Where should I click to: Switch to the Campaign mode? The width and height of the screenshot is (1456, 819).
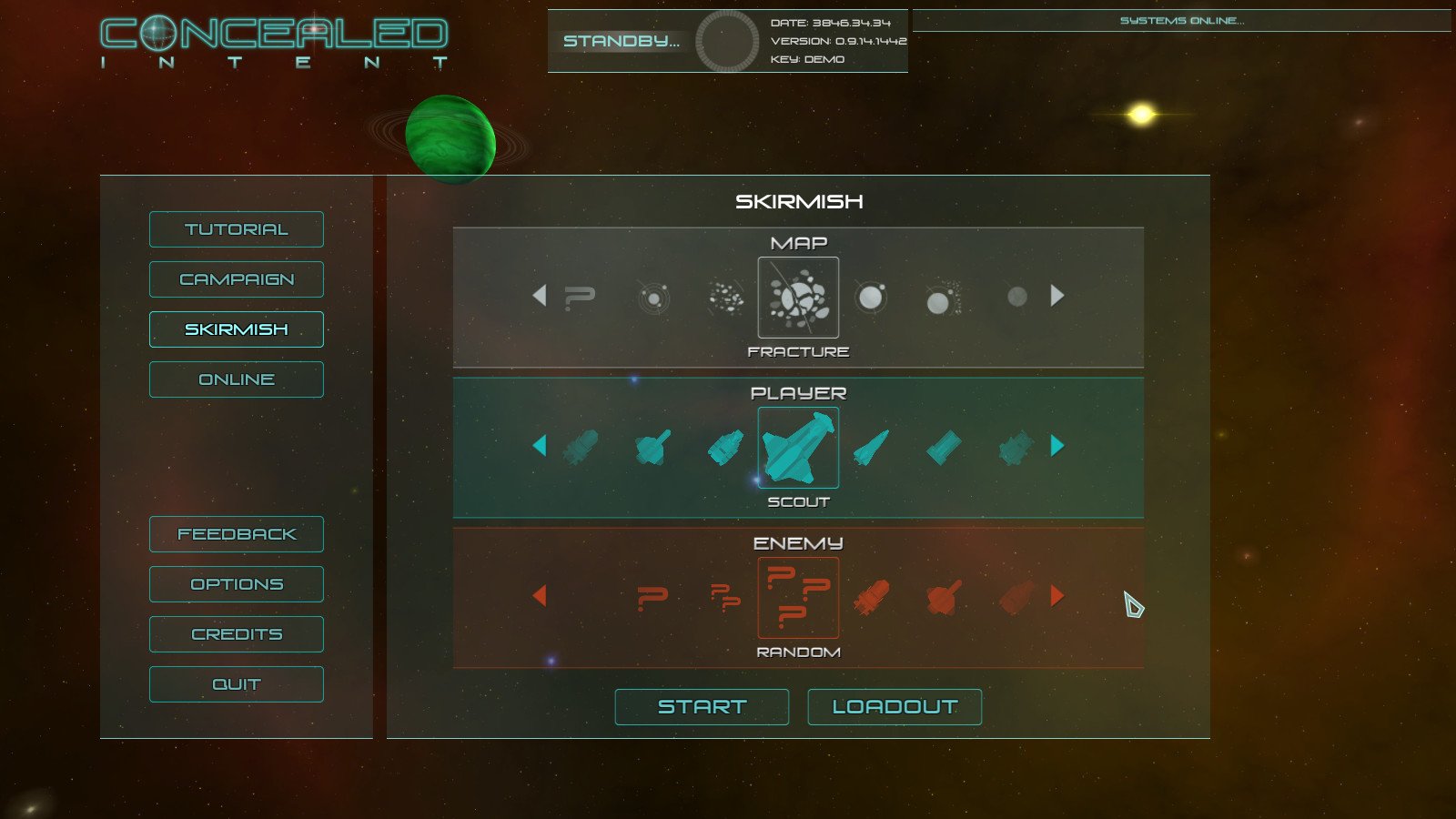pos(236,278)
